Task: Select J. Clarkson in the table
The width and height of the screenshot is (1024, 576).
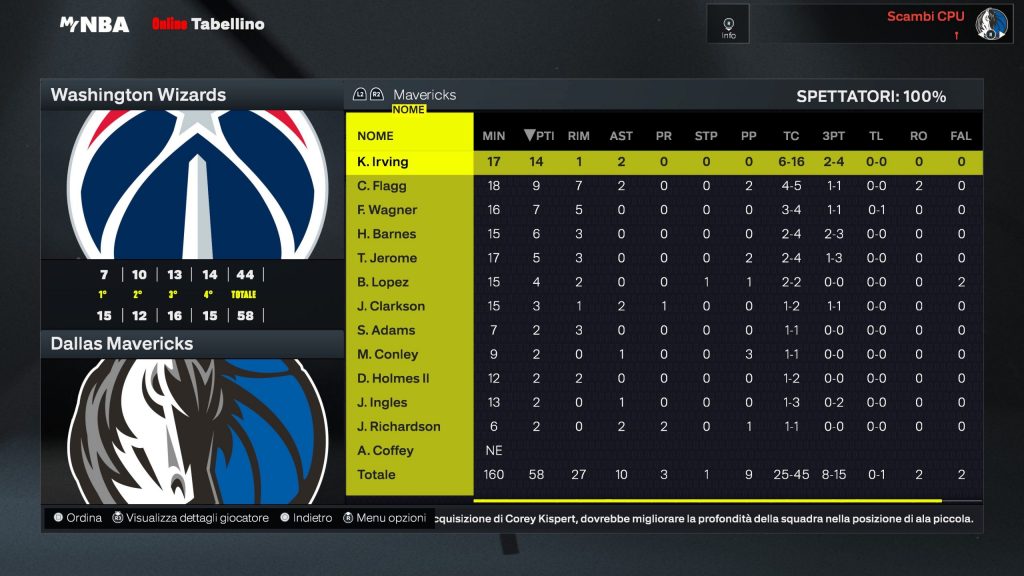Action: [x=391, y=306]
